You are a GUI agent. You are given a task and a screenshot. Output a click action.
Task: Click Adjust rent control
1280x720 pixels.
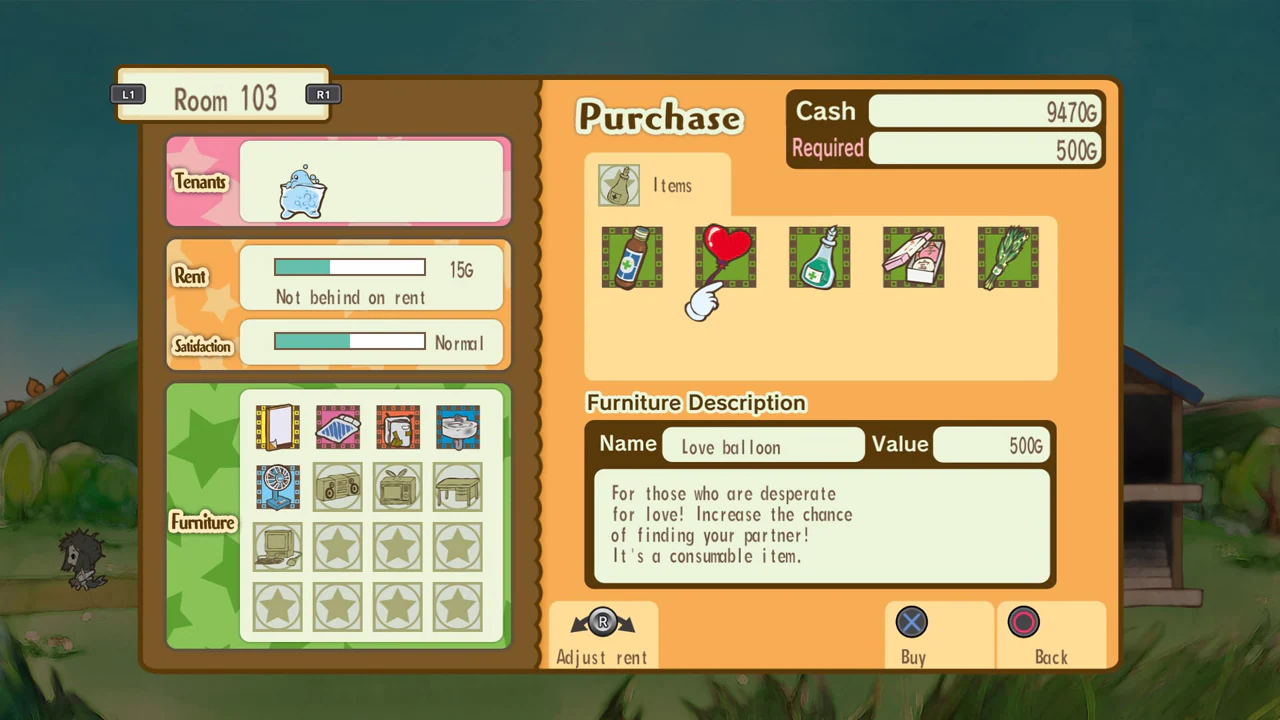[601, 637]
